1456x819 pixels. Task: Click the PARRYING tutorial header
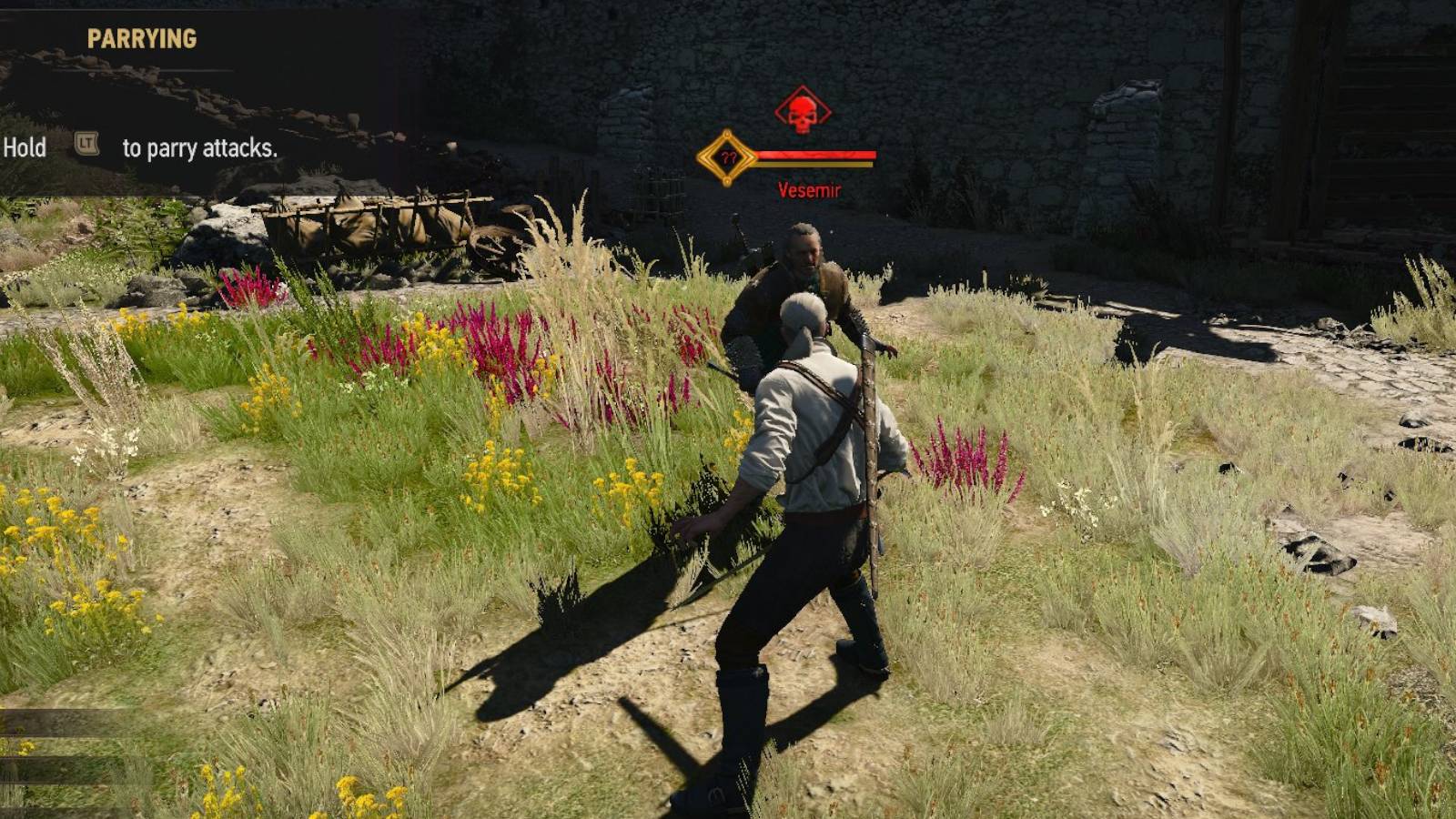click(142, 38)
